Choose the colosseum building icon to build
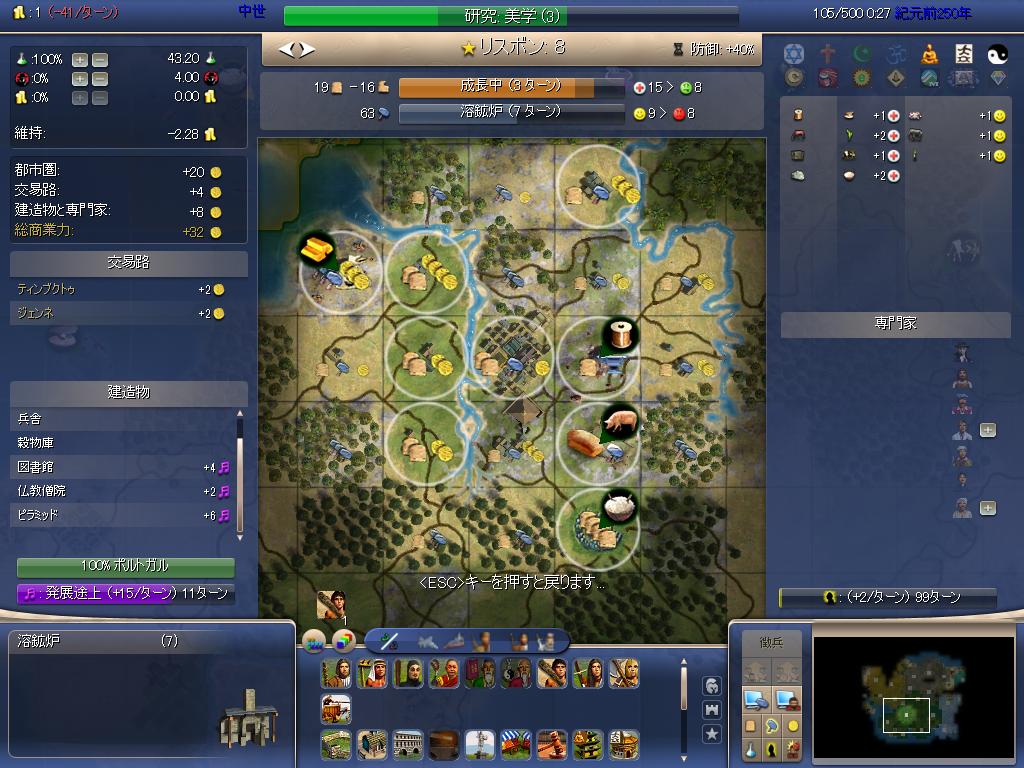The height and width of the screenshot is (768, 1024). click(x=407, y=744)
